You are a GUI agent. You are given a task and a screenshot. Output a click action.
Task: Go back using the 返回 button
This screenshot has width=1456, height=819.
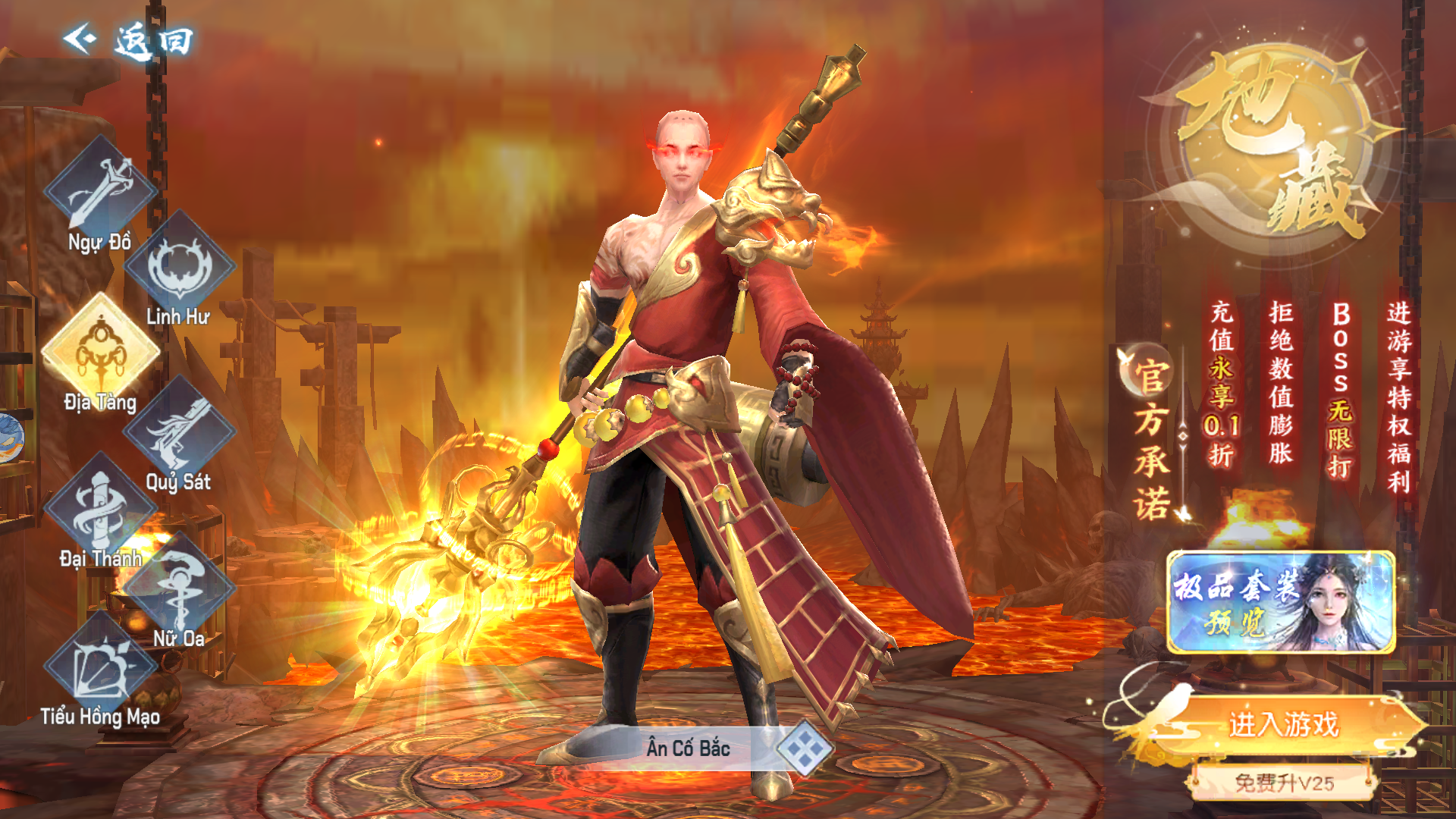tap(129, 39)
